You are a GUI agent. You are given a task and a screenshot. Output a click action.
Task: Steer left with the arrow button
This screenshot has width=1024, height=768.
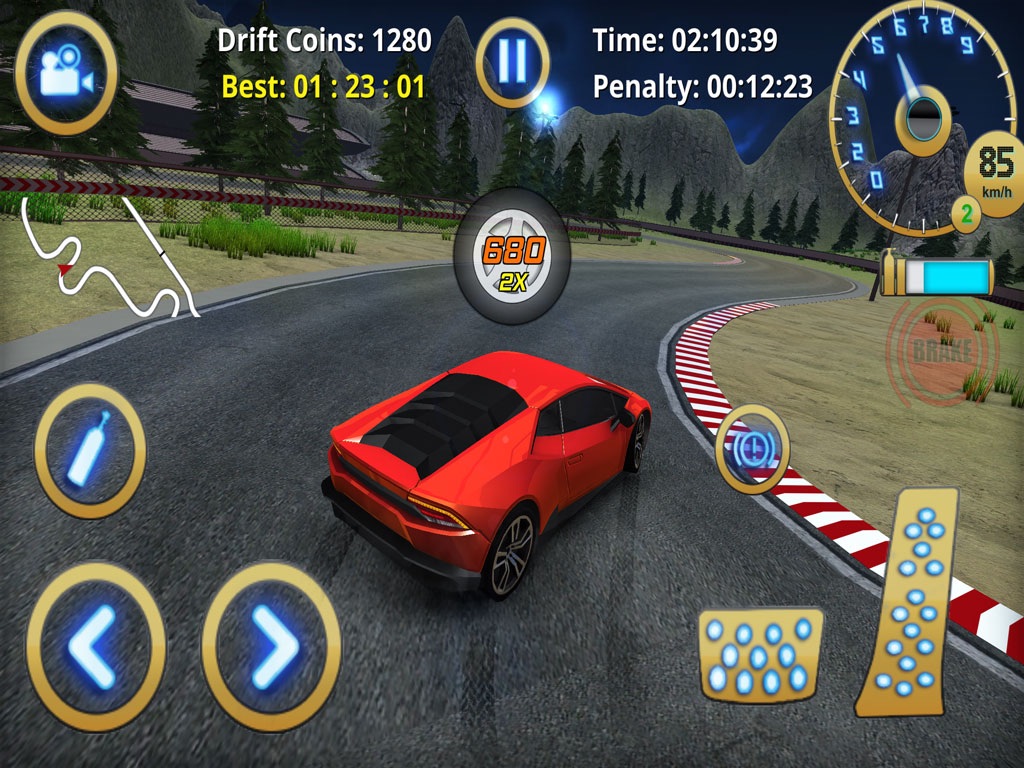pyautogui.click(x=96, y=647)
